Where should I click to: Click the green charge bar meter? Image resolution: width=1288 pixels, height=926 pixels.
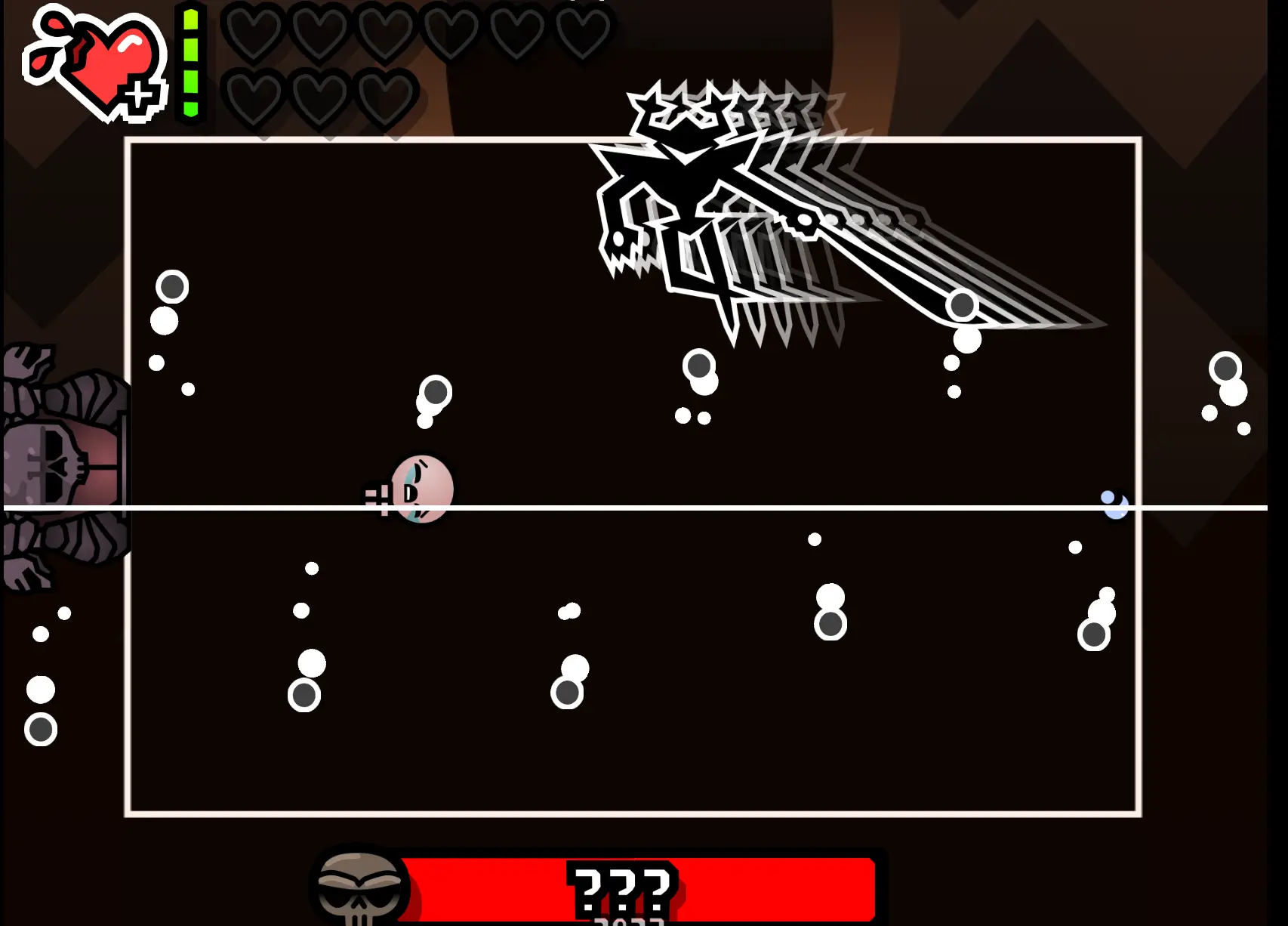tap(191, 60)
